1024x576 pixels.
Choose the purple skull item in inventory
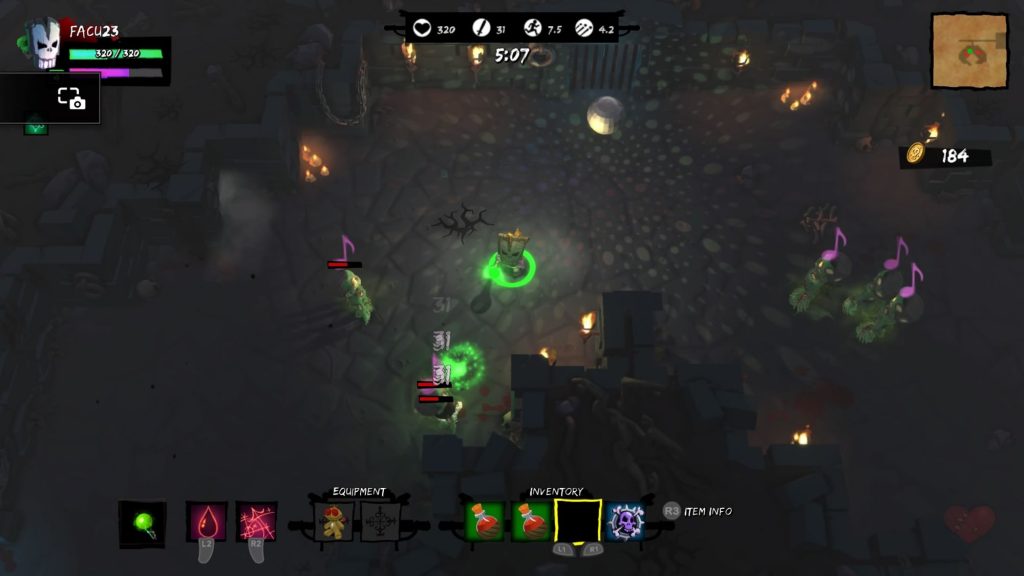pos(624,522)
